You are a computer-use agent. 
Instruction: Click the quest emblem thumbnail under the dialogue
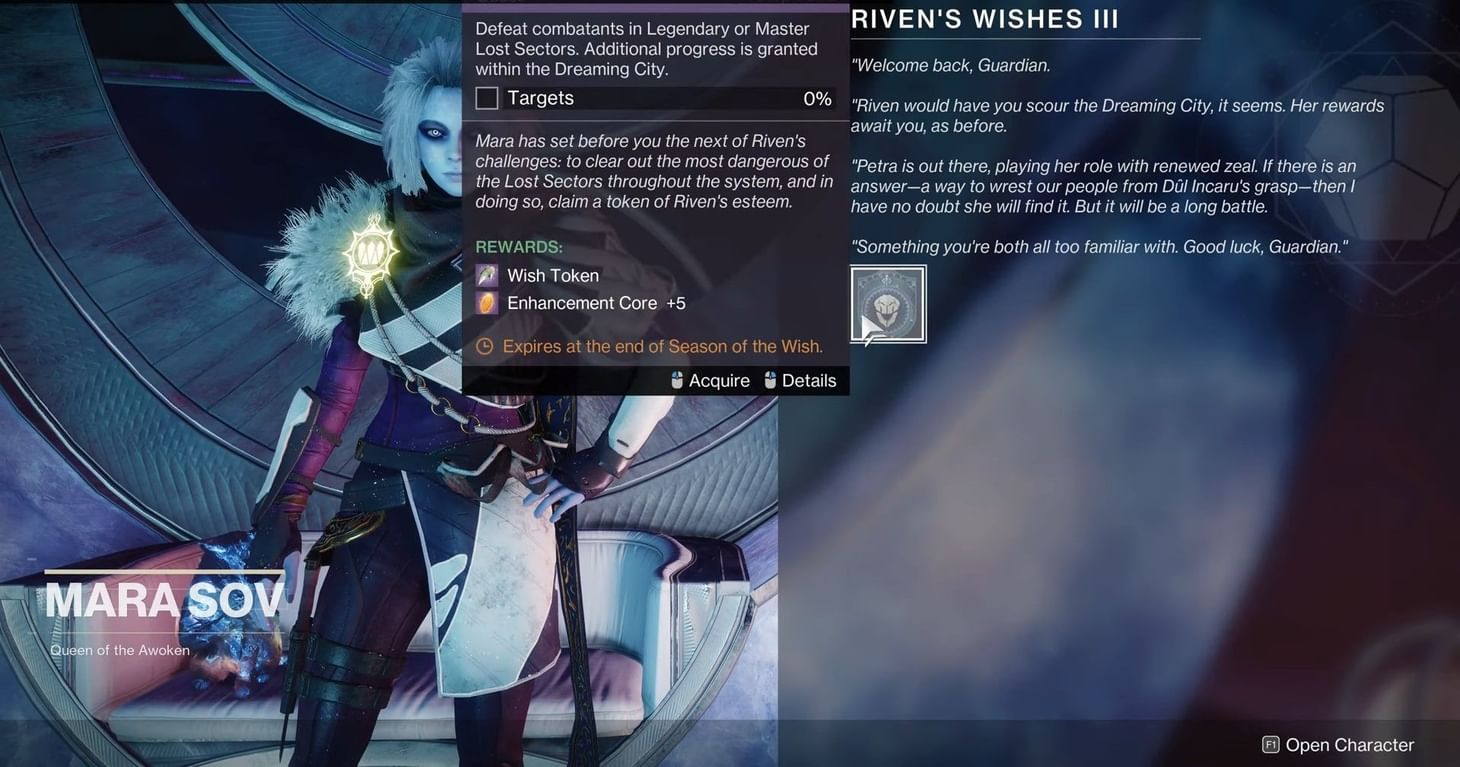[x=888, y=302]
